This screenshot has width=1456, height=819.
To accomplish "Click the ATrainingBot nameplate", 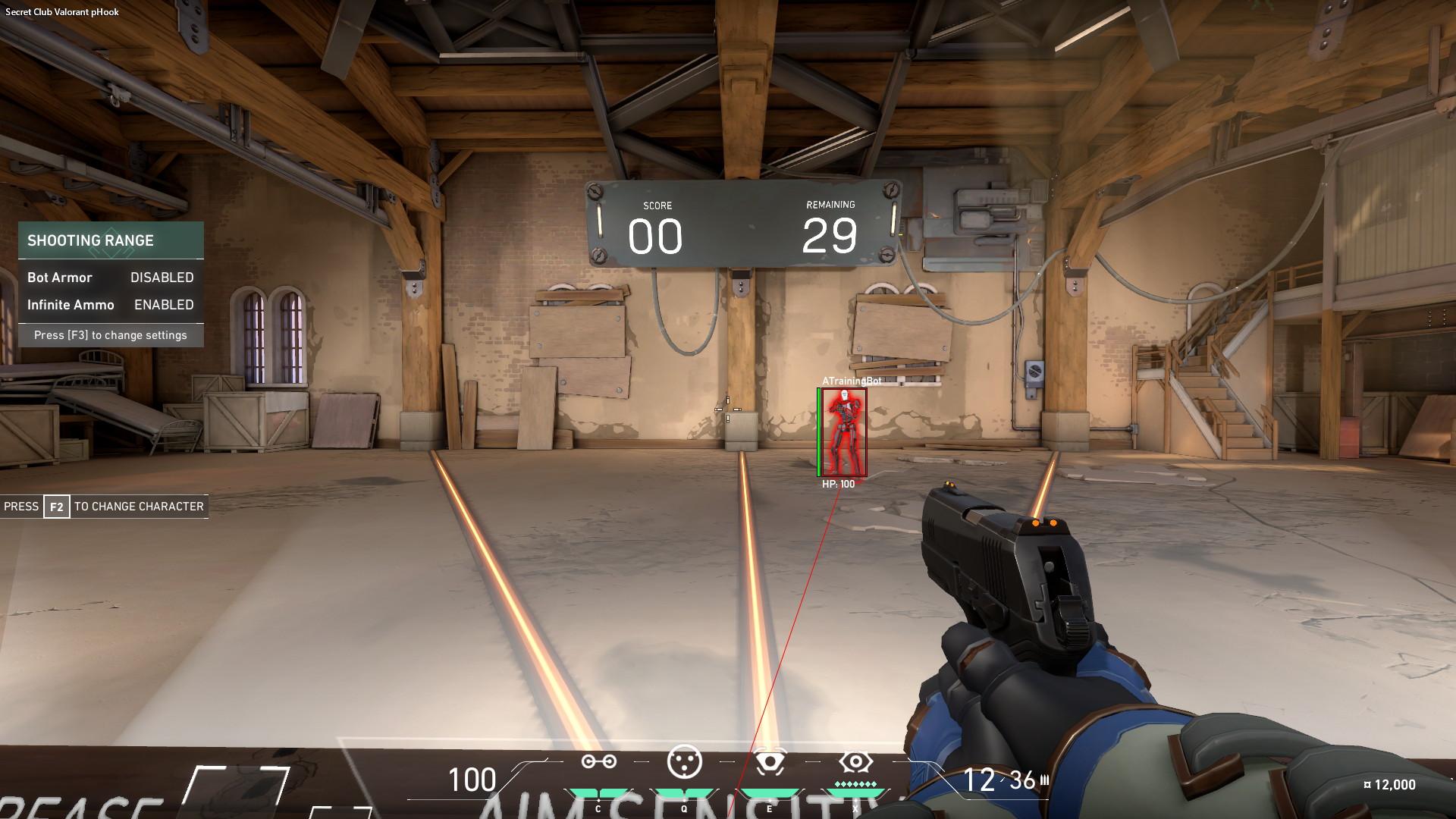I will pyautogui.click(x=851, y=381).
